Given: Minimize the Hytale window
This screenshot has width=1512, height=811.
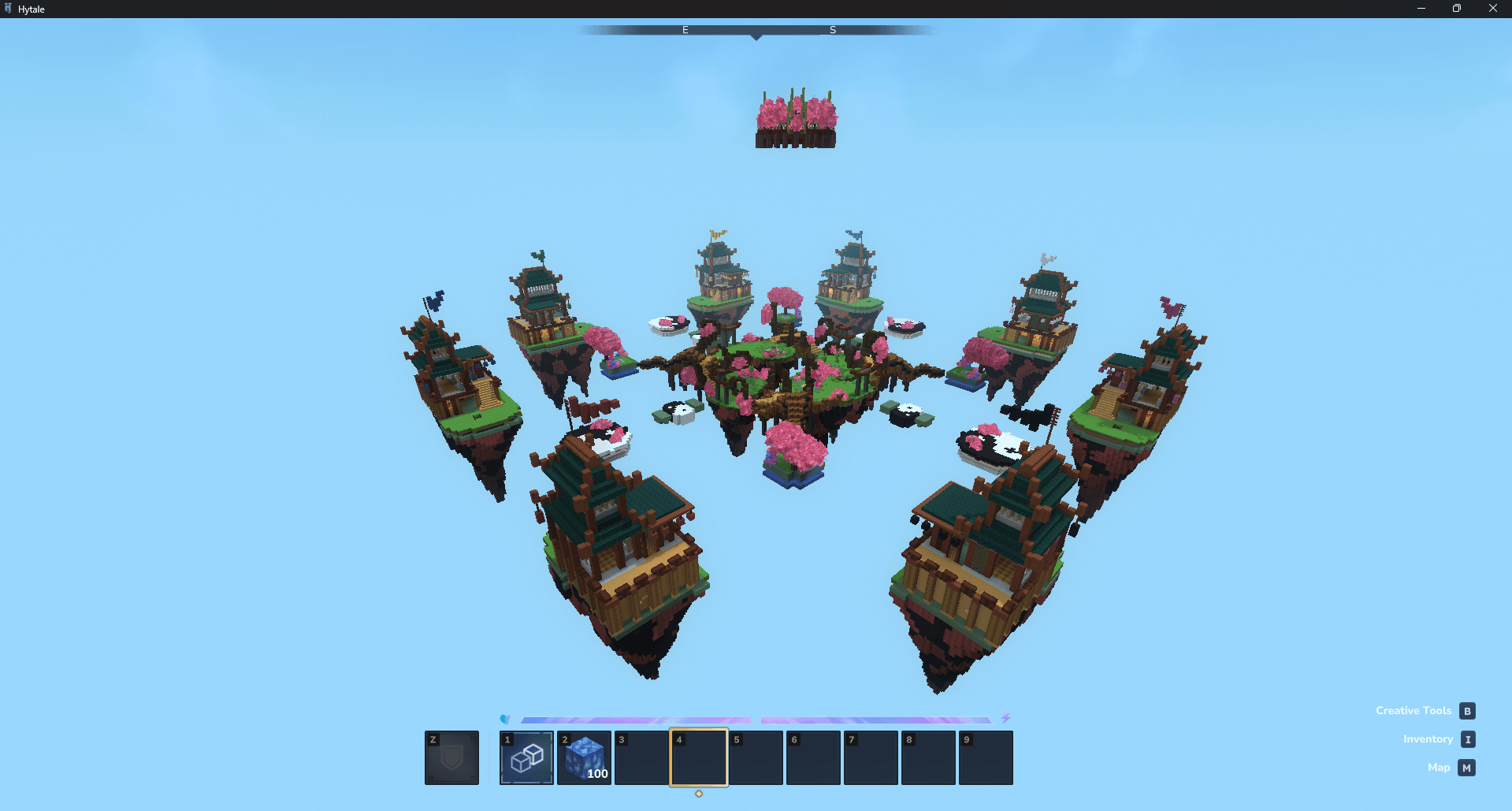Looking at the screenshot, I should click(1421, 9).
